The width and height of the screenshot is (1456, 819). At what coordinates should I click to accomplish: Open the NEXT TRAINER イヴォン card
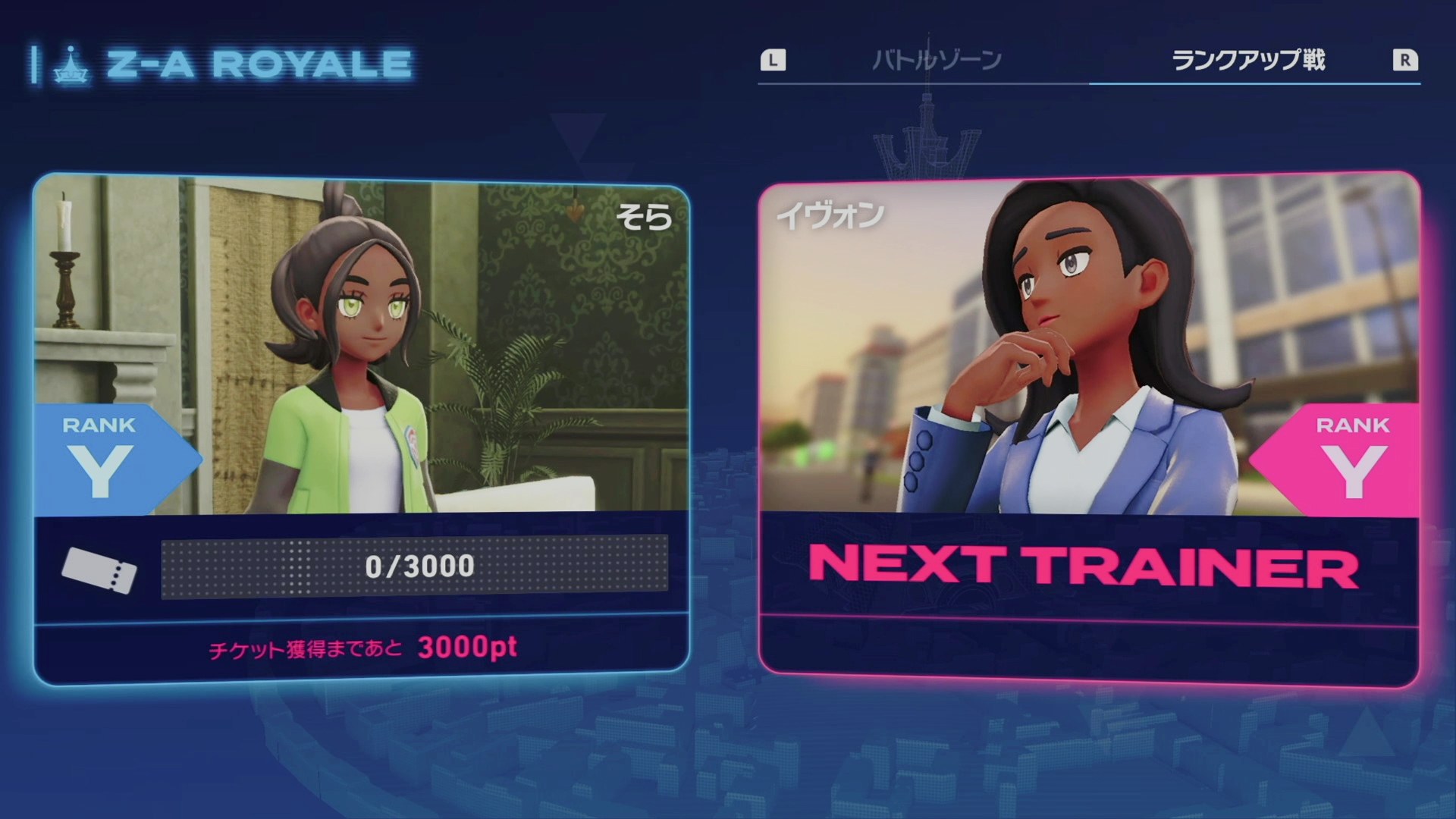pyautogui.click(x=1089, y=428)
